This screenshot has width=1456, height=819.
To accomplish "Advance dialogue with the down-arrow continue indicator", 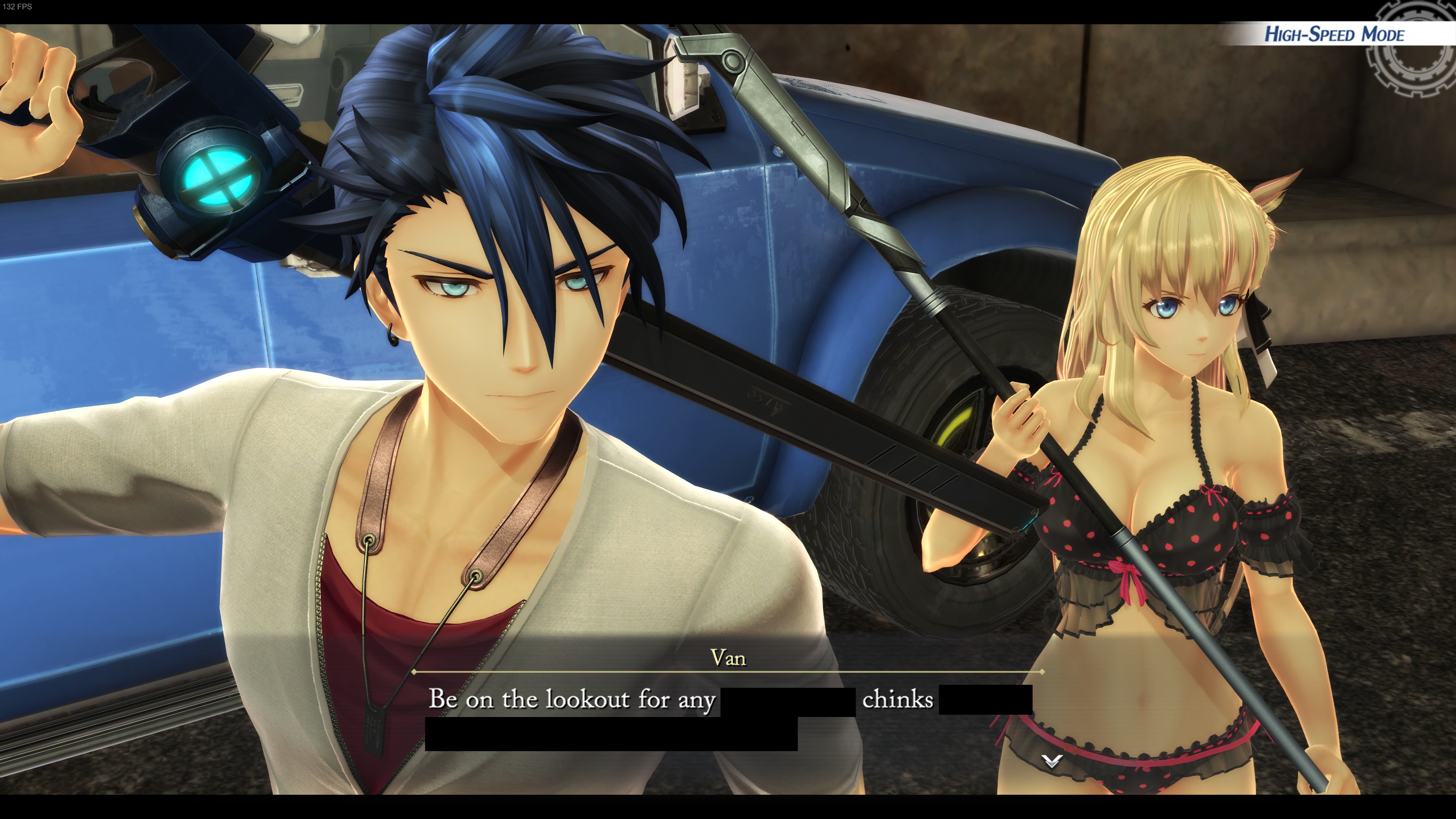I will (1052, 761).
